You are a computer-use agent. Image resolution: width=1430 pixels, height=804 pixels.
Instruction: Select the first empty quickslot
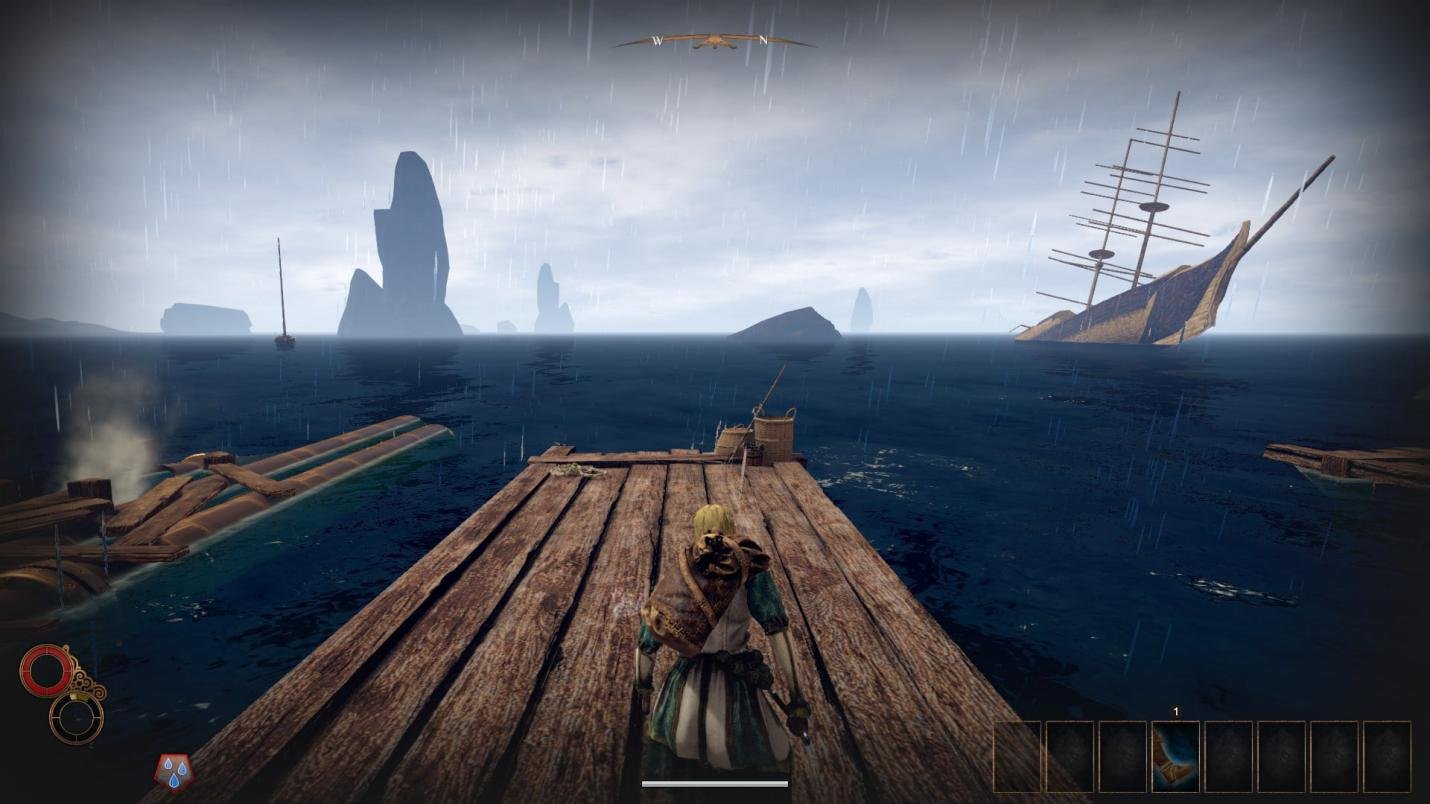click(1018, 757)
